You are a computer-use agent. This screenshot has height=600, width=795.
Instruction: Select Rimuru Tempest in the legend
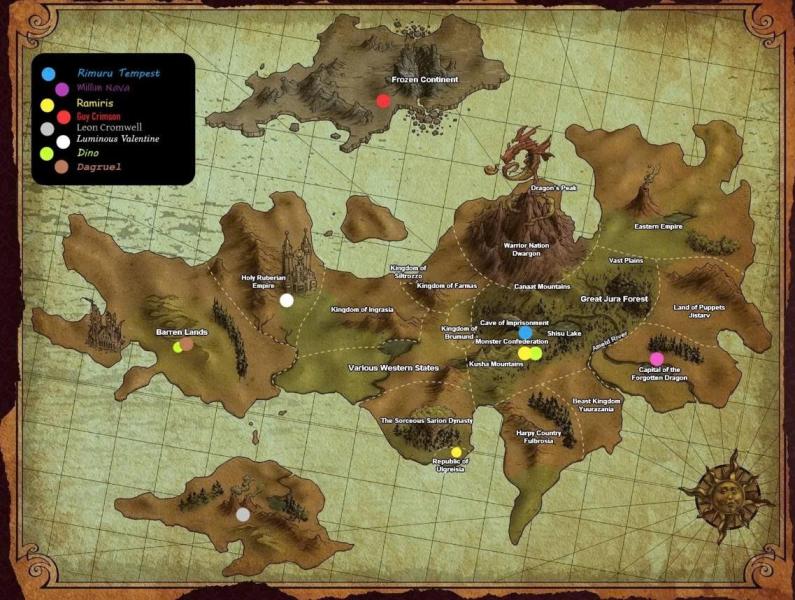pyautogui.click(x=118, y=73)
